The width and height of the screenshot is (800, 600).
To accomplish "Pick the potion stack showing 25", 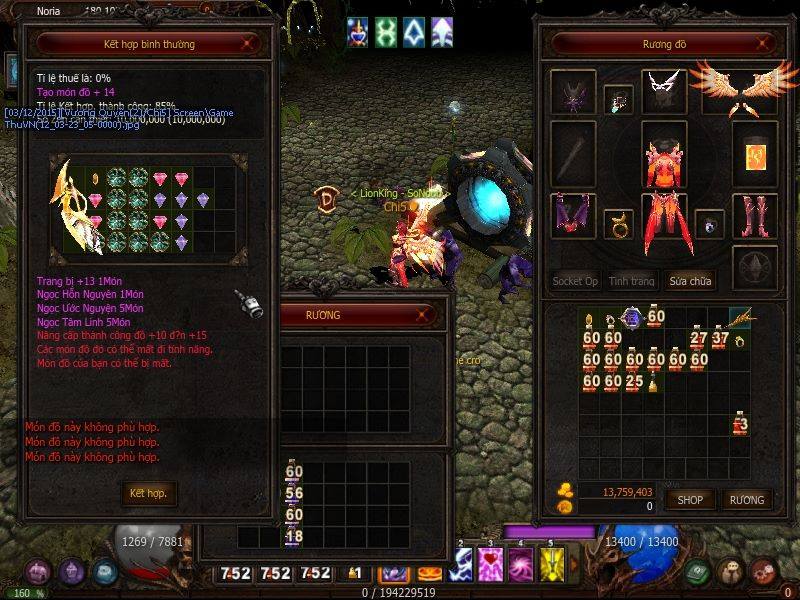I will [x=633, y=381].
